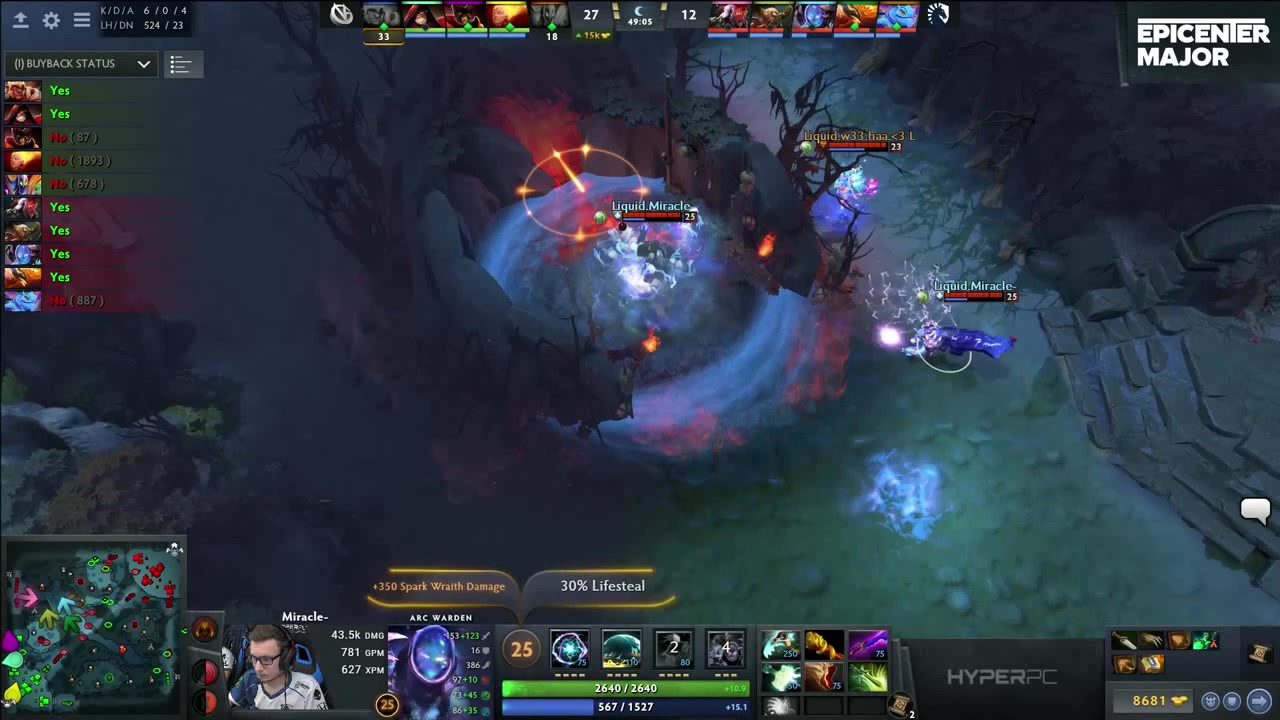Select the Spark Wraith ability on cooldown
The image size is (1280, 720).
click(673, 650)
